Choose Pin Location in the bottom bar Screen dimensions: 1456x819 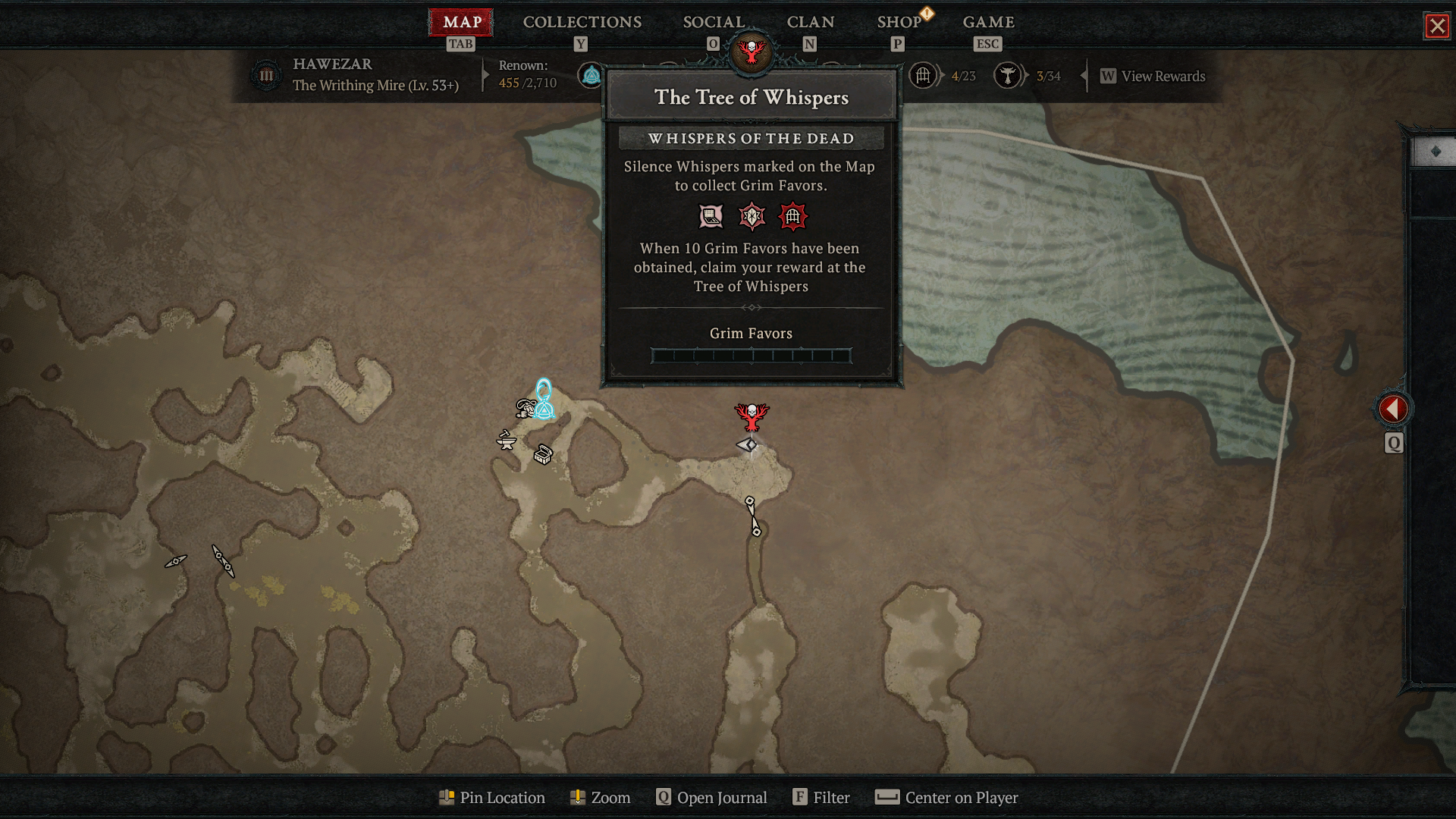[492, 797]
